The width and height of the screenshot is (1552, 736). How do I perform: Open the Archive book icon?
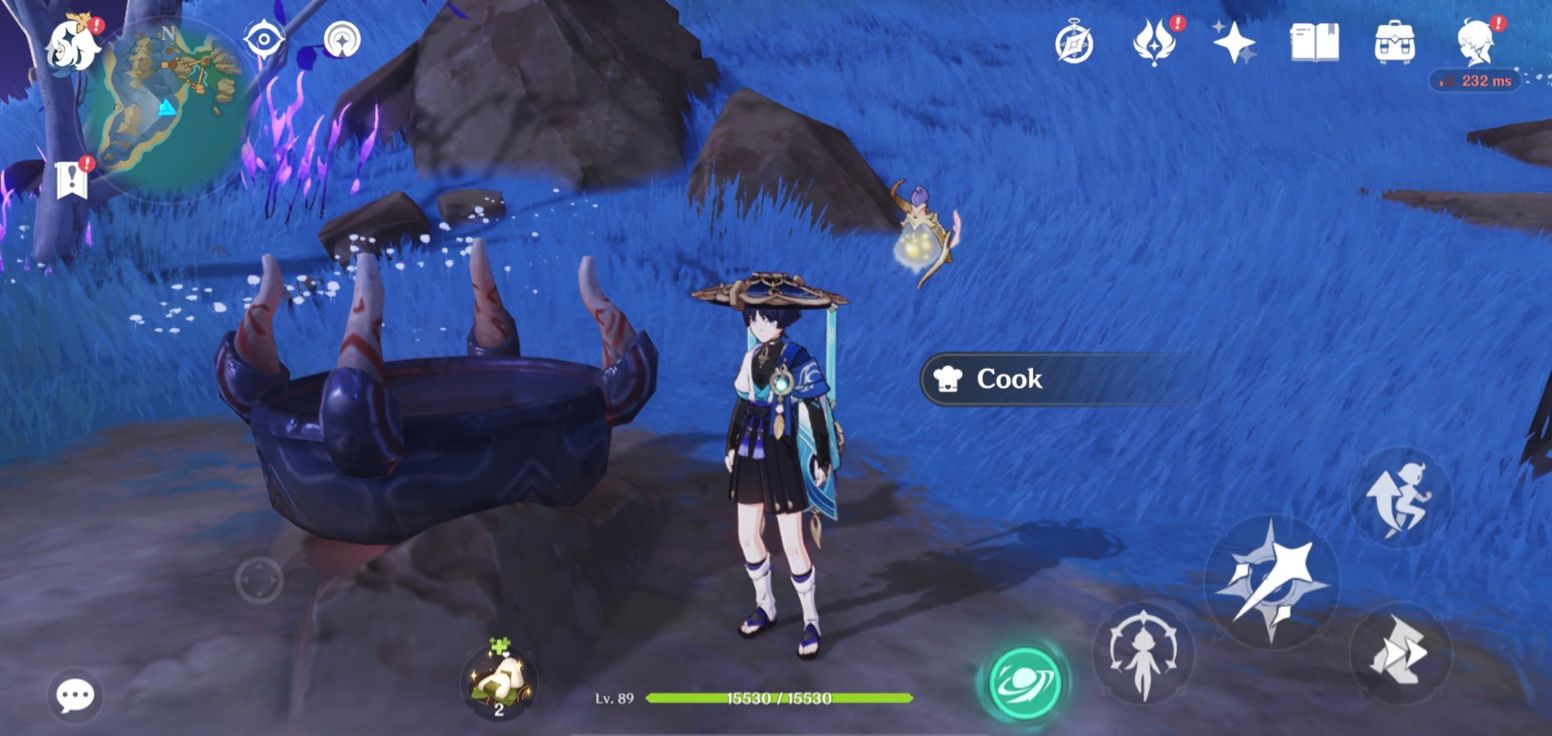coord(1316,44)
